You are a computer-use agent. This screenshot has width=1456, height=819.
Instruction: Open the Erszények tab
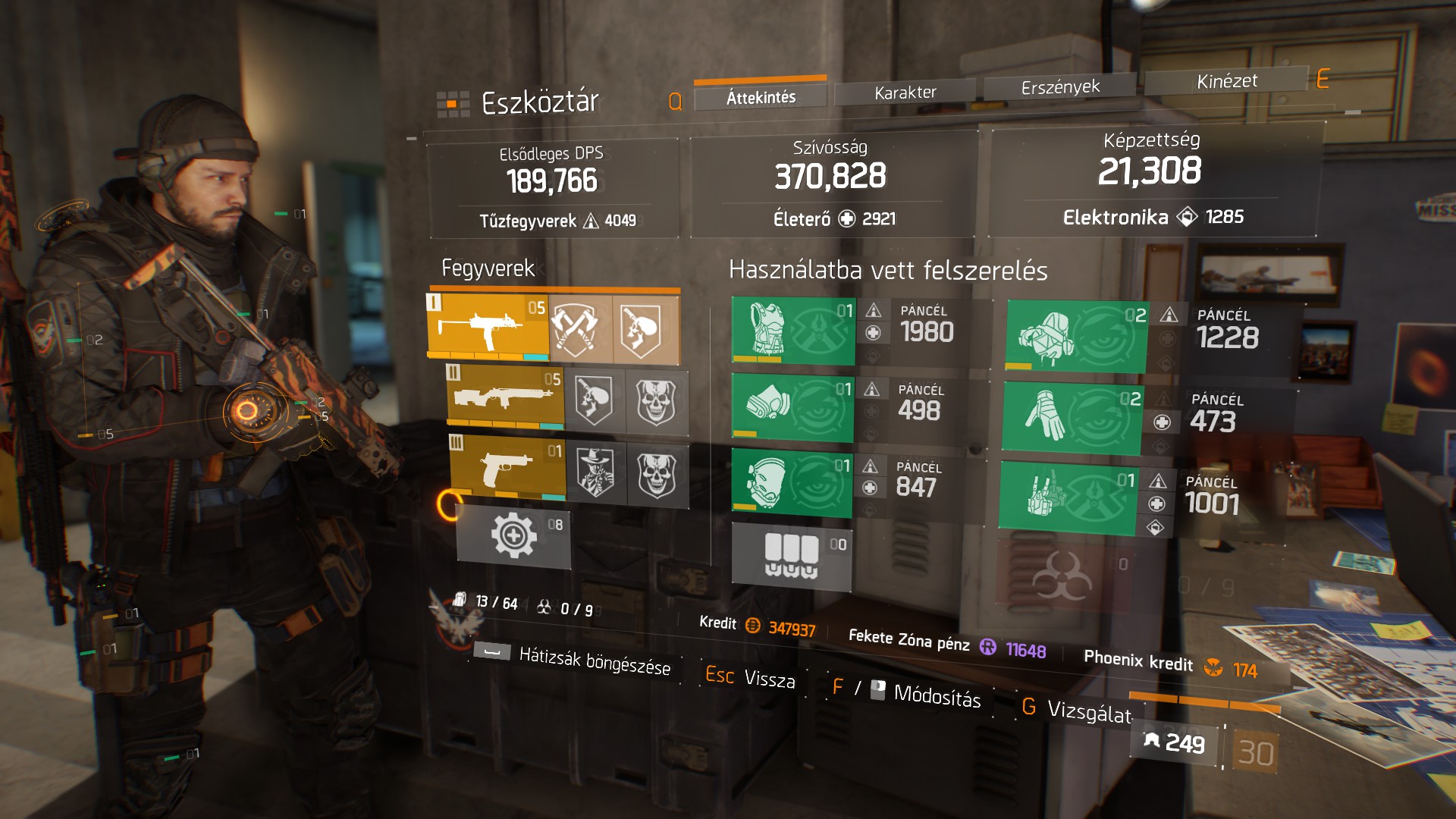(1059, 87)
